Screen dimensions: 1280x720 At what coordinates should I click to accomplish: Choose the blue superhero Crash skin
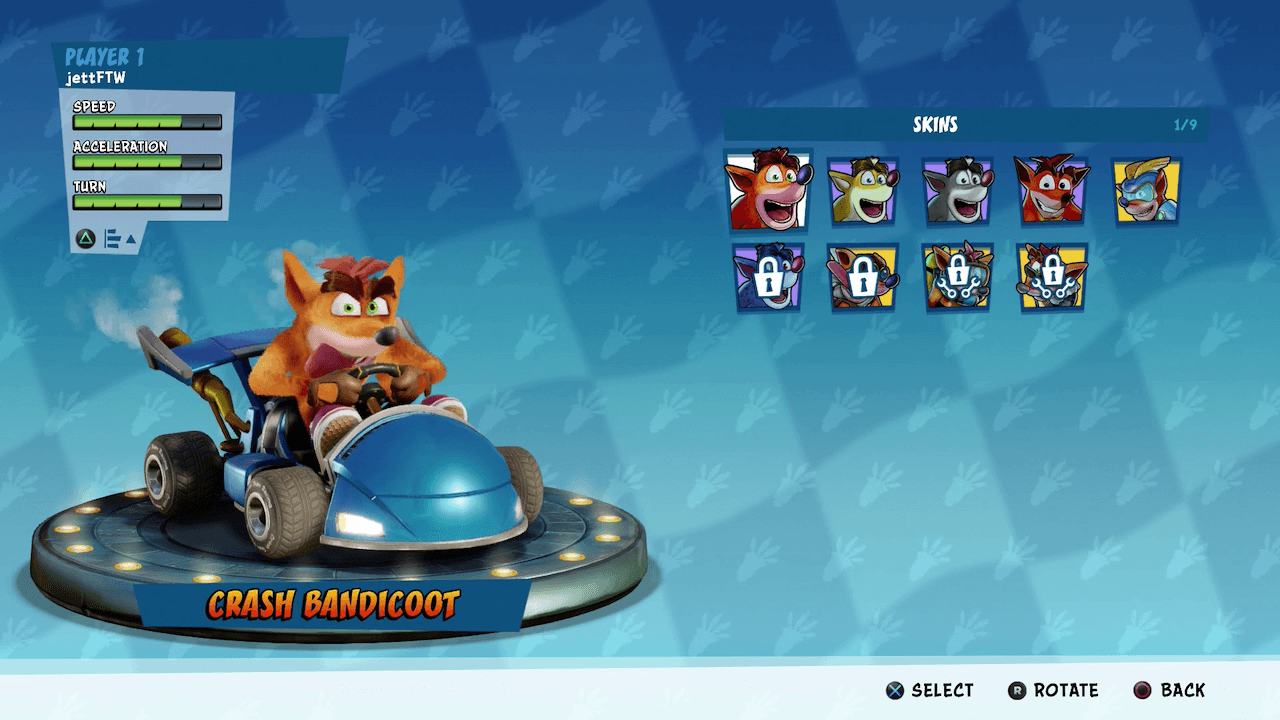pos(1146,190)
